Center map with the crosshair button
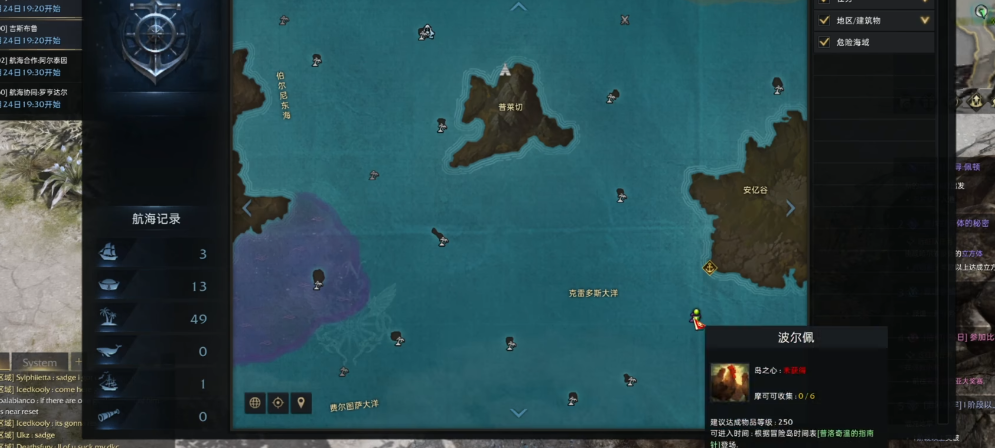 coord(278,403)
